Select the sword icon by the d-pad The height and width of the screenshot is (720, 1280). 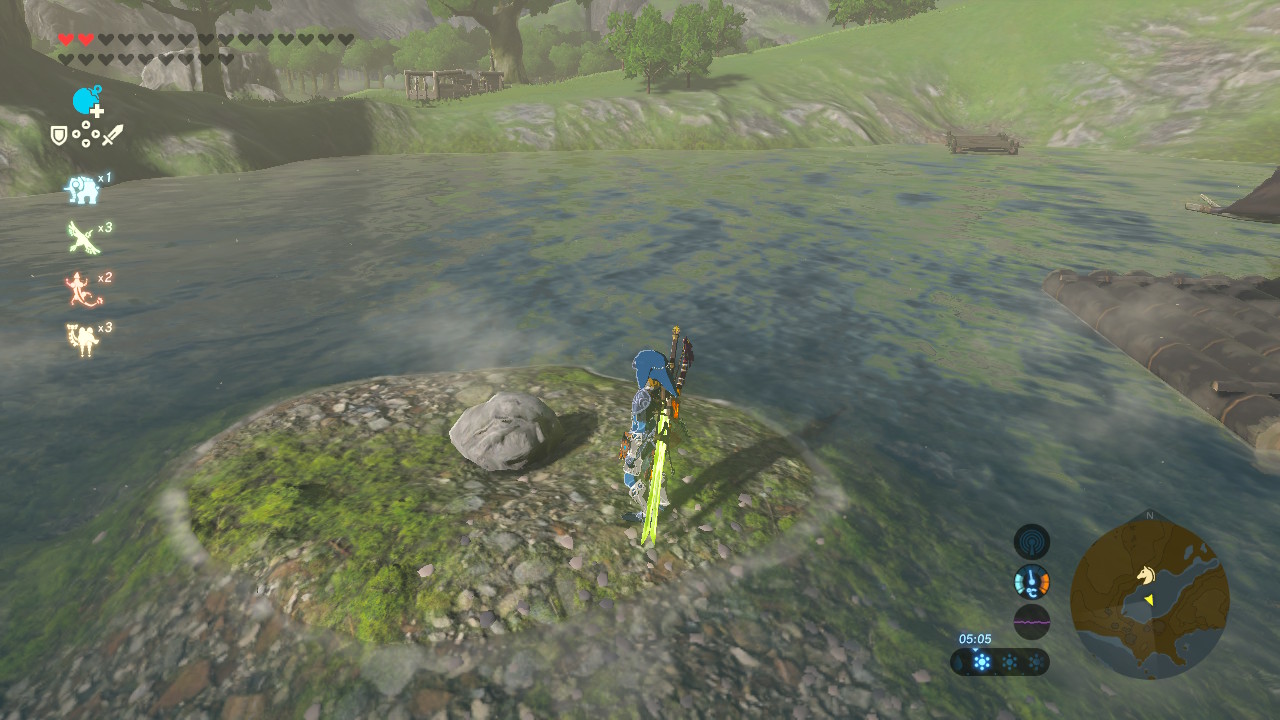(112, 134)
